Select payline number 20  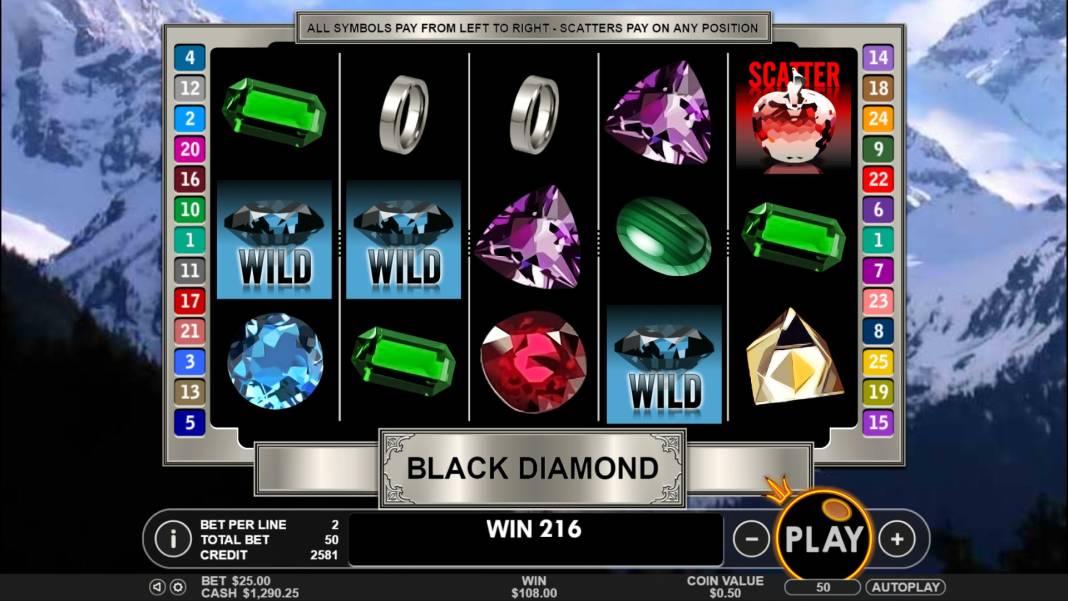tap(189, 149)
